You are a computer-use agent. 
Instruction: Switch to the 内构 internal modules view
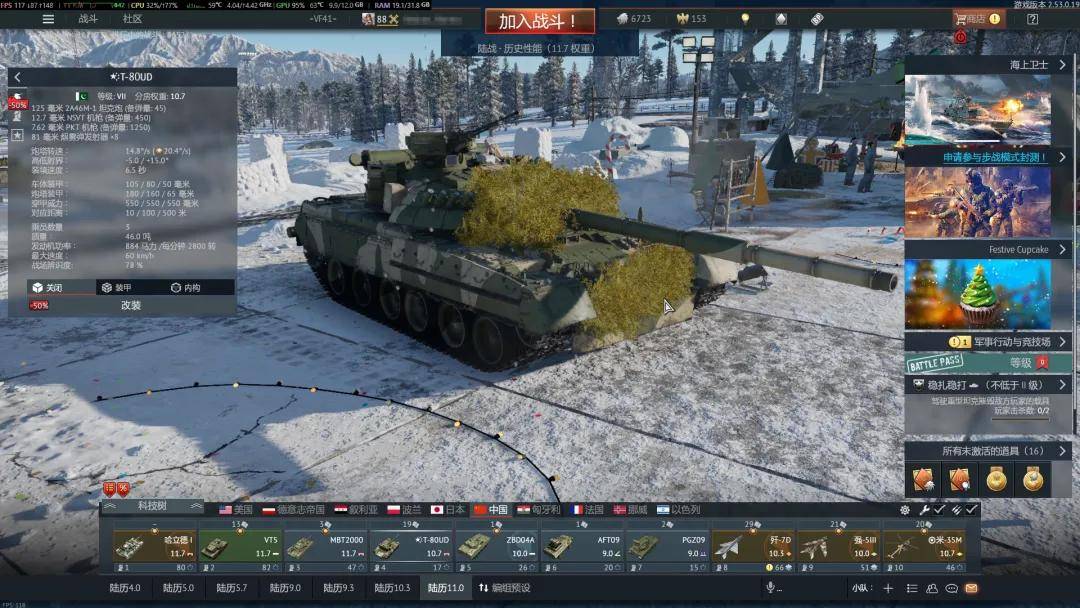pos(186,288)
